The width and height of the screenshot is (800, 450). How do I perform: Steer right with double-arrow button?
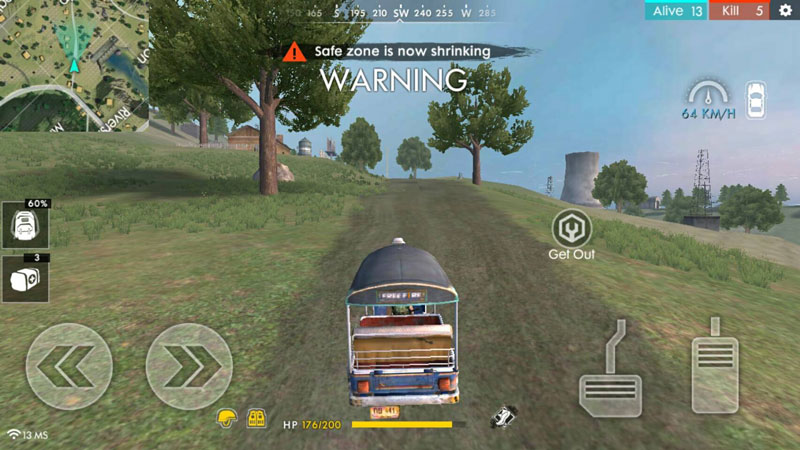(x=189, y=366)
